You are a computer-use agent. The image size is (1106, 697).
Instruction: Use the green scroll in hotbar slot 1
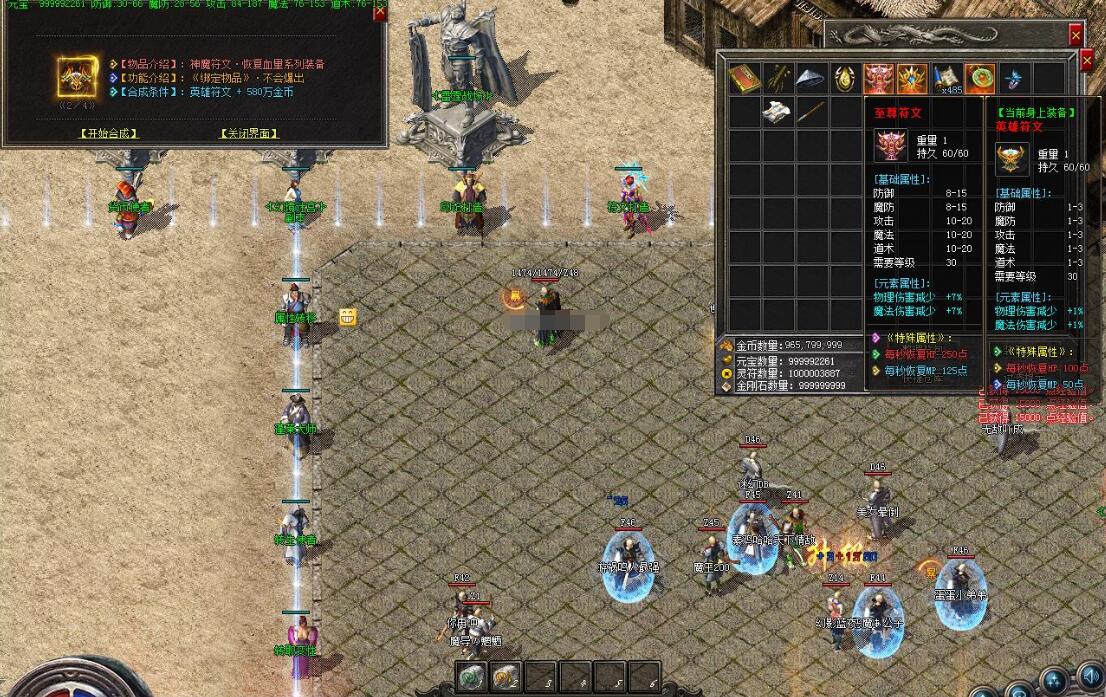pos(473,677)
